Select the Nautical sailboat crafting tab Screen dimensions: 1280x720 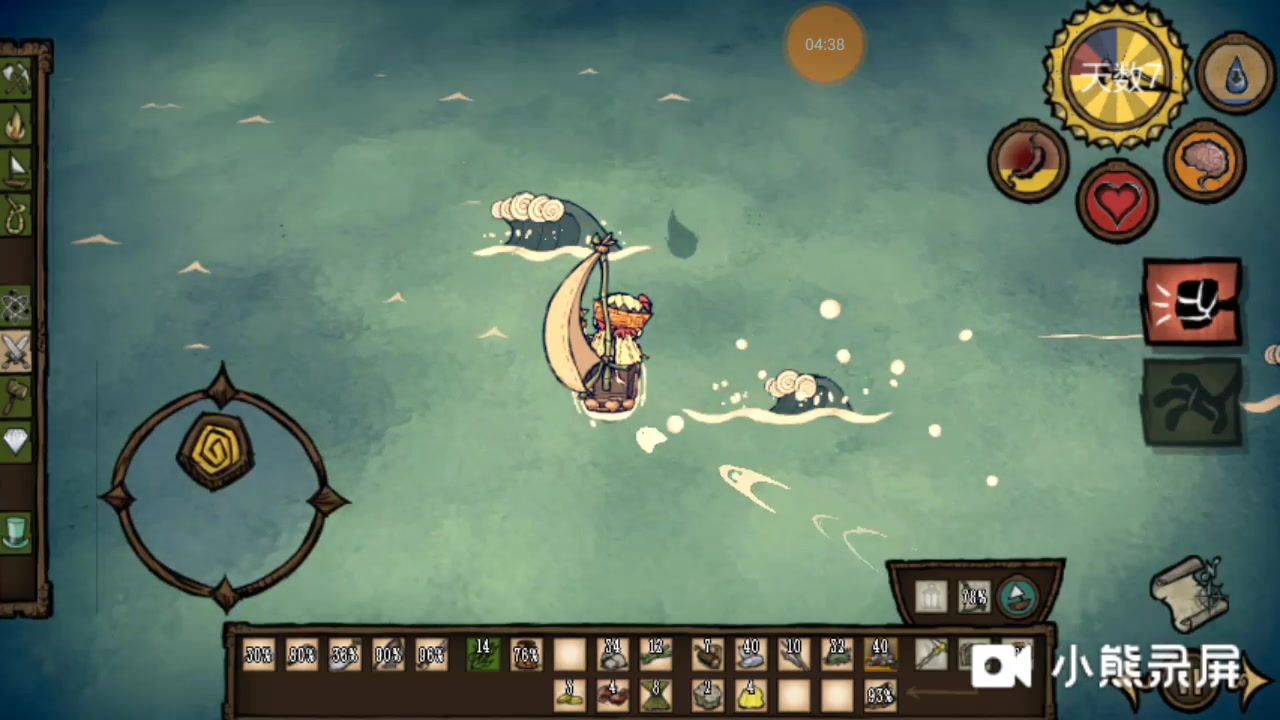pyautogui.click(x=17, y=169)
